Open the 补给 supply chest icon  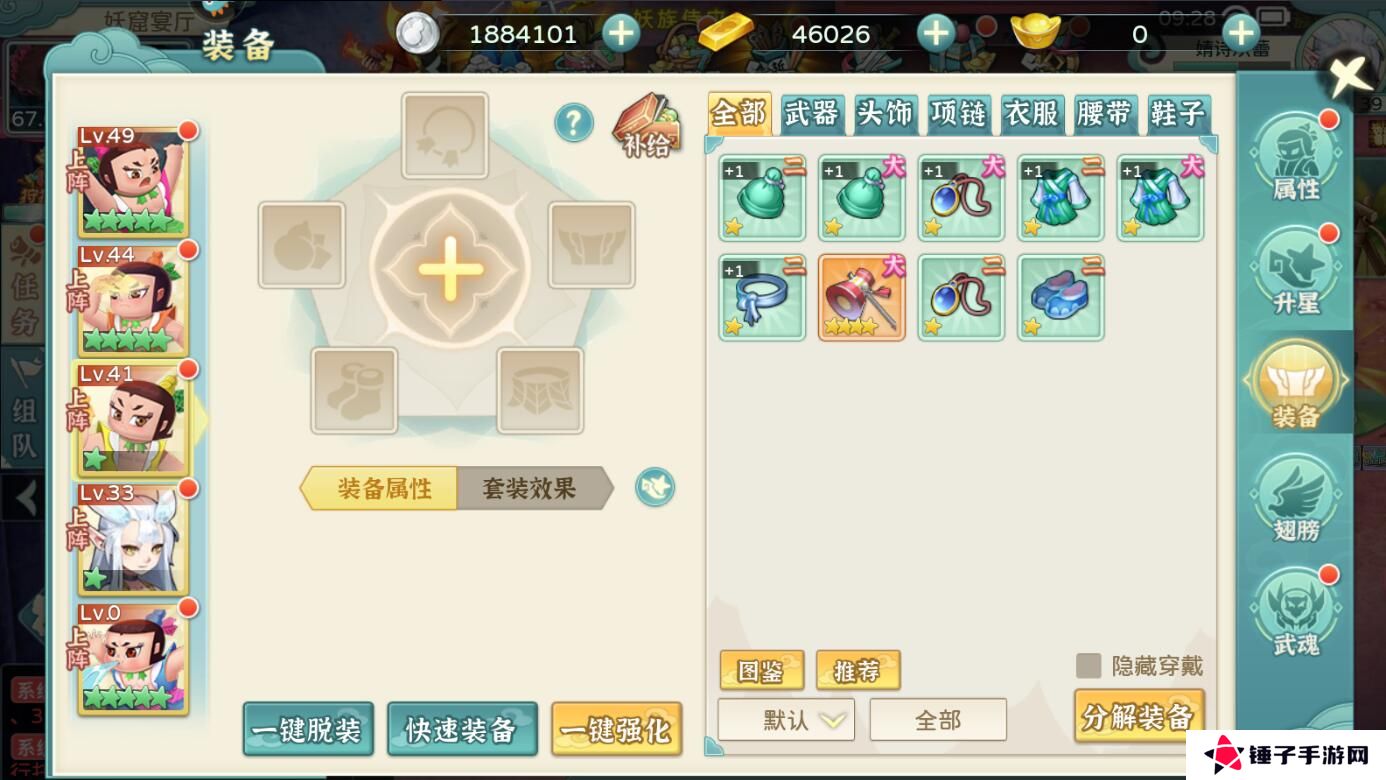(x=647, y=128)
